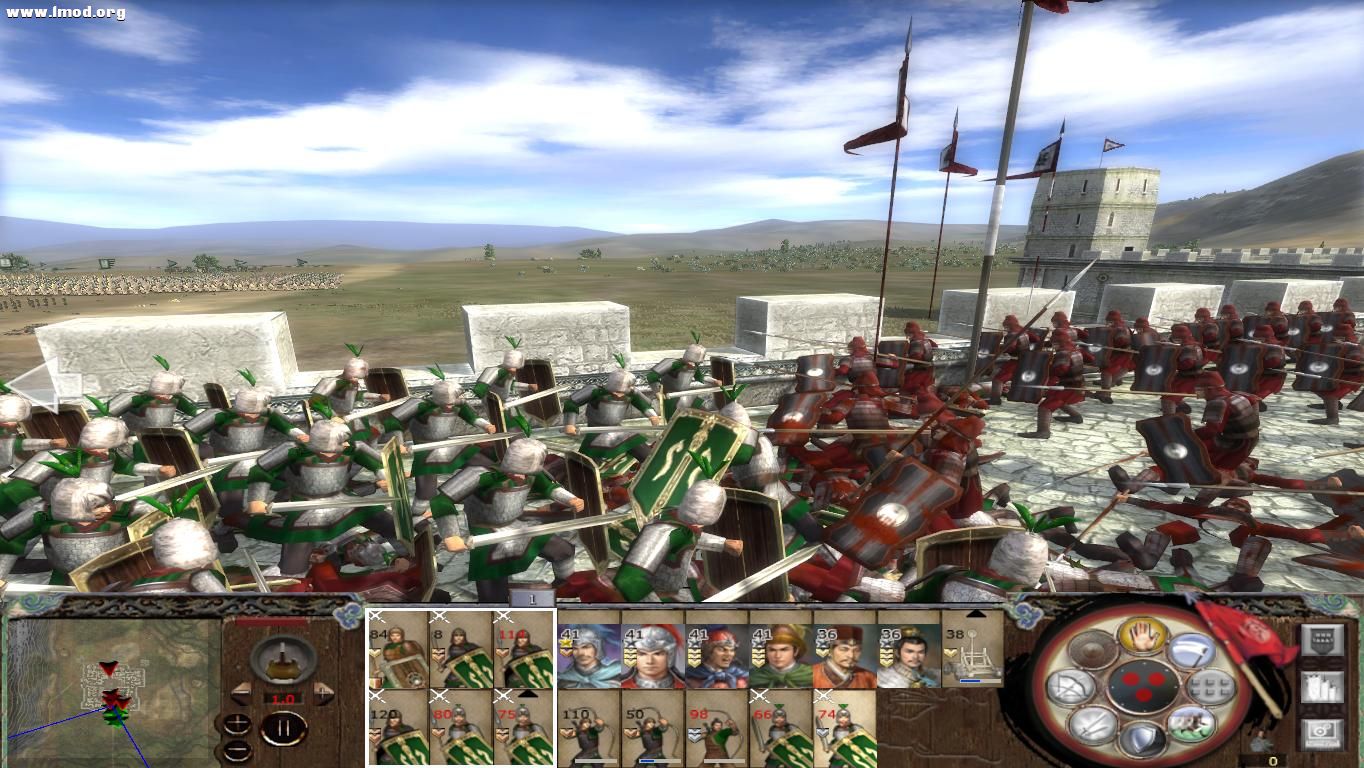Click the withdraw cavalry icon on the wheel
1364x768 pixels.
1191,726
